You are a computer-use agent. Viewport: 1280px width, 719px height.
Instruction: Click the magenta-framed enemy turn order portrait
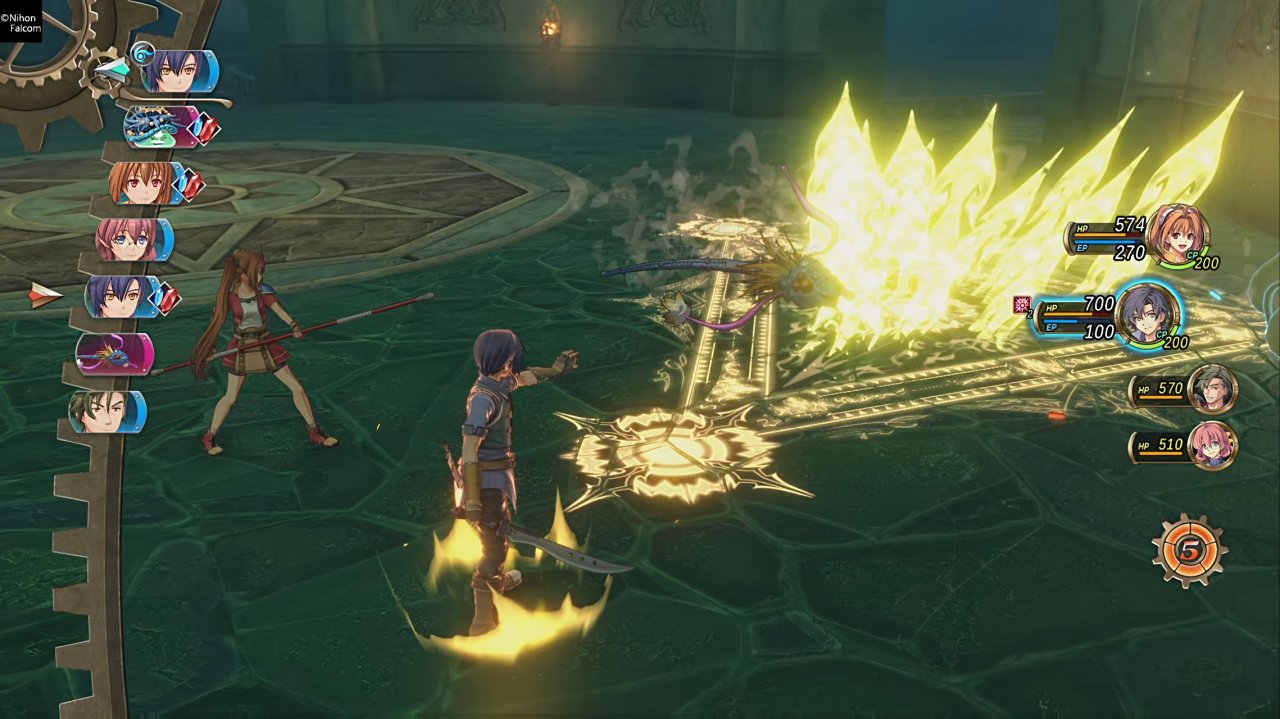[x=114, y=354]
